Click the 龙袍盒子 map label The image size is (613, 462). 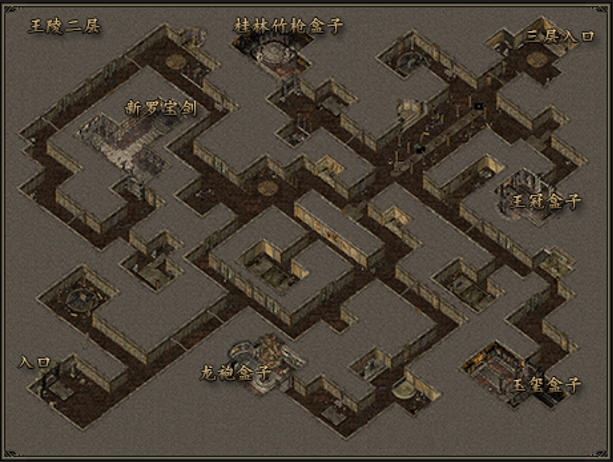236,372
